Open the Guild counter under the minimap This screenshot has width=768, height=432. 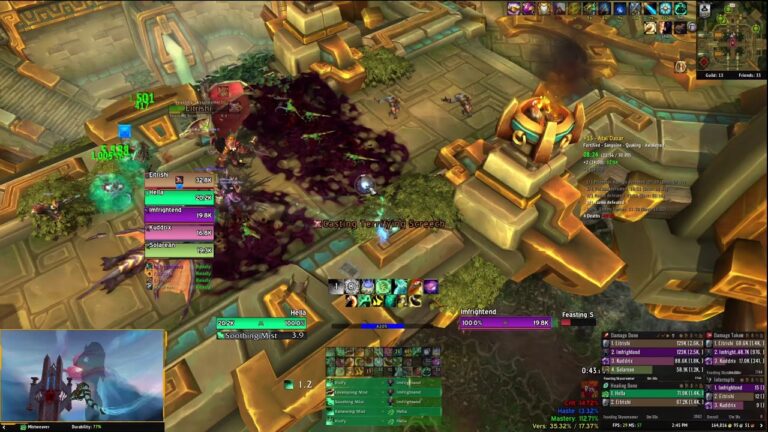pyautogui.click(x=712, y=73)
